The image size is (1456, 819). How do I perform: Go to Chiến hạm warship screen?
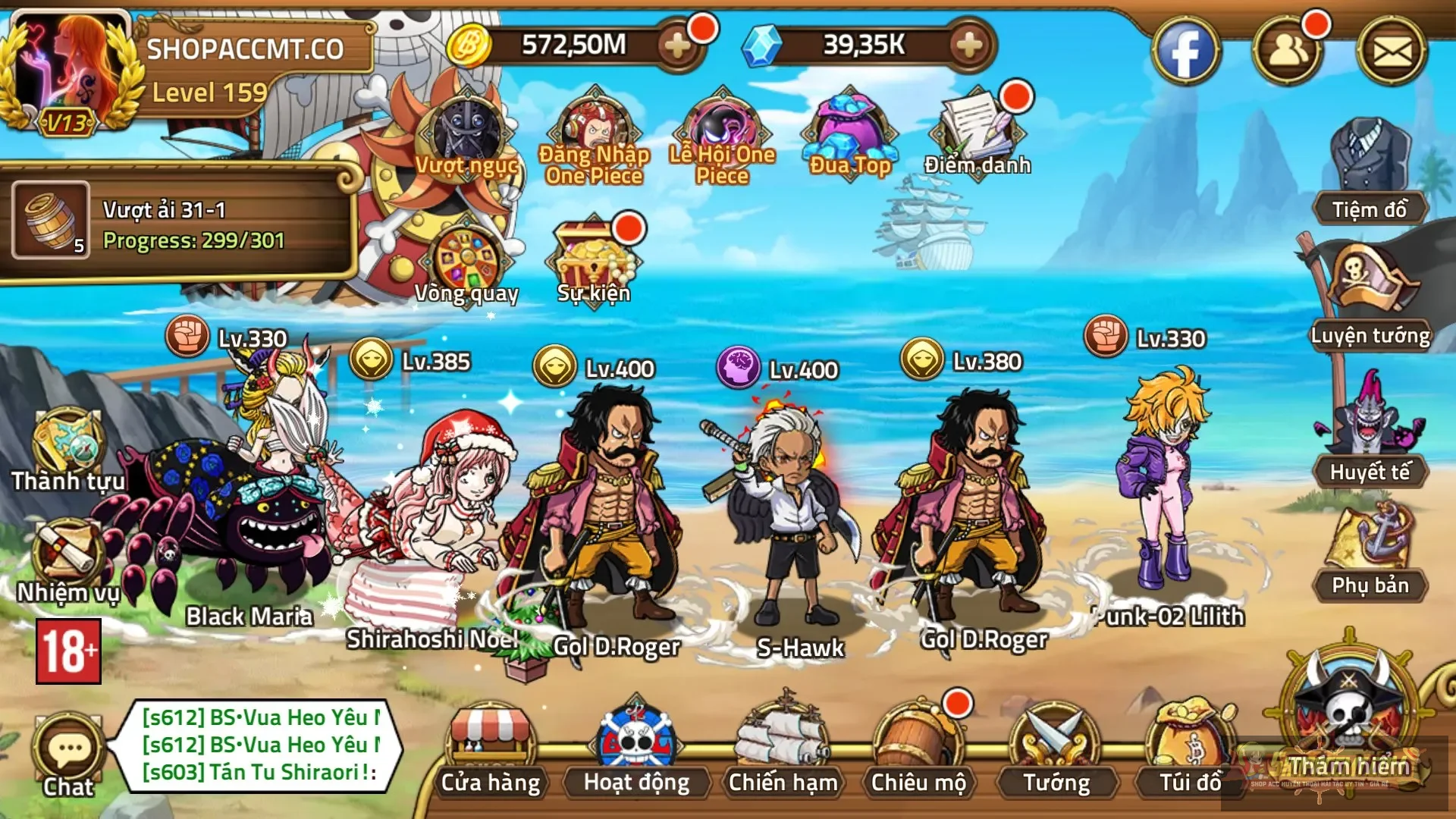coord(783,751)
